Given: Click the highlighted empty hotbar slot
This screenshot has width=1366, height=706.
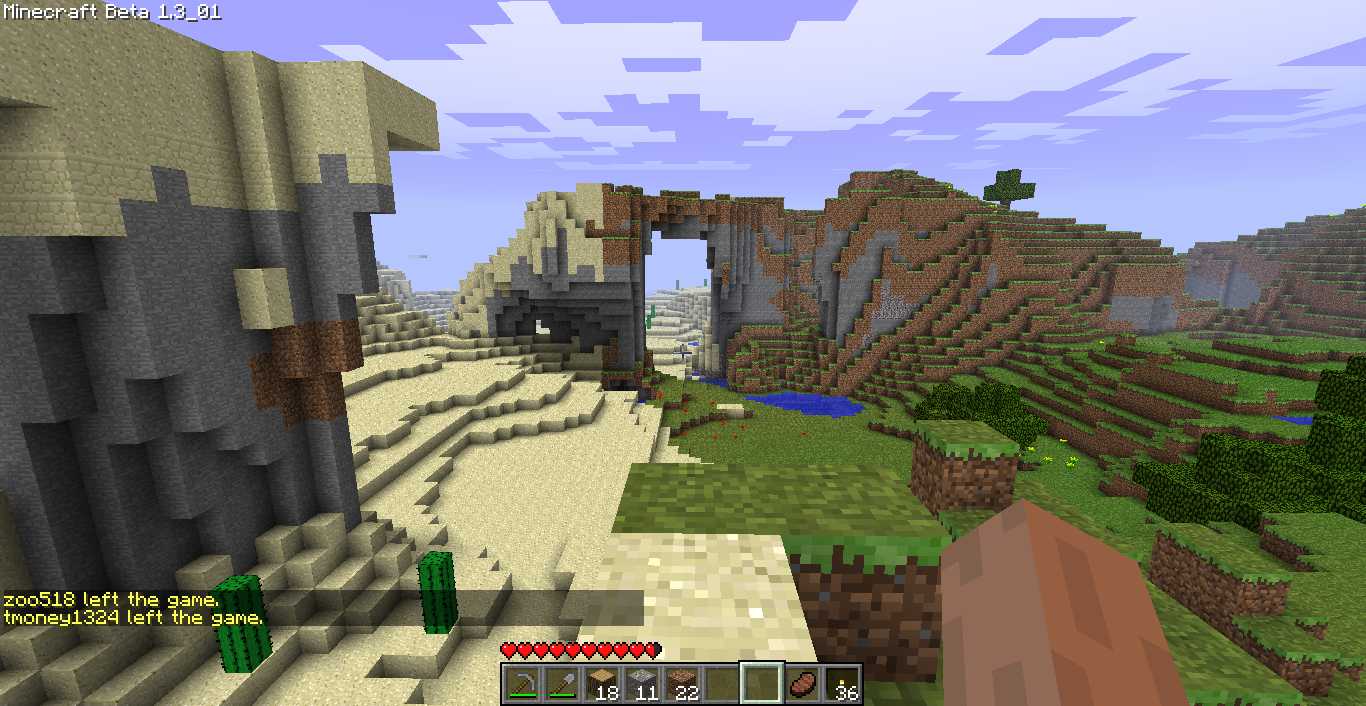Looking at the screenshot, I should (761, 684).
